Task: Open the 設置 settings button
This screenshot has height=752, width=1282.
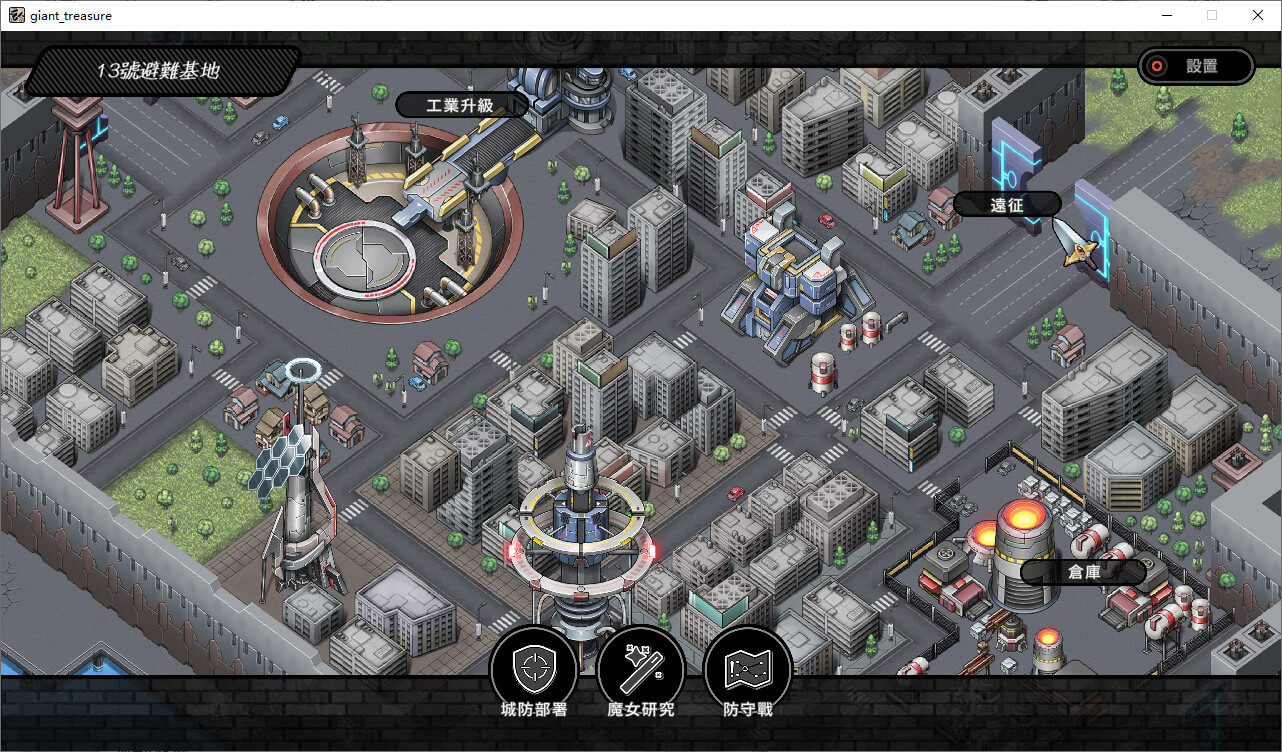Action: pos(1196,67)
